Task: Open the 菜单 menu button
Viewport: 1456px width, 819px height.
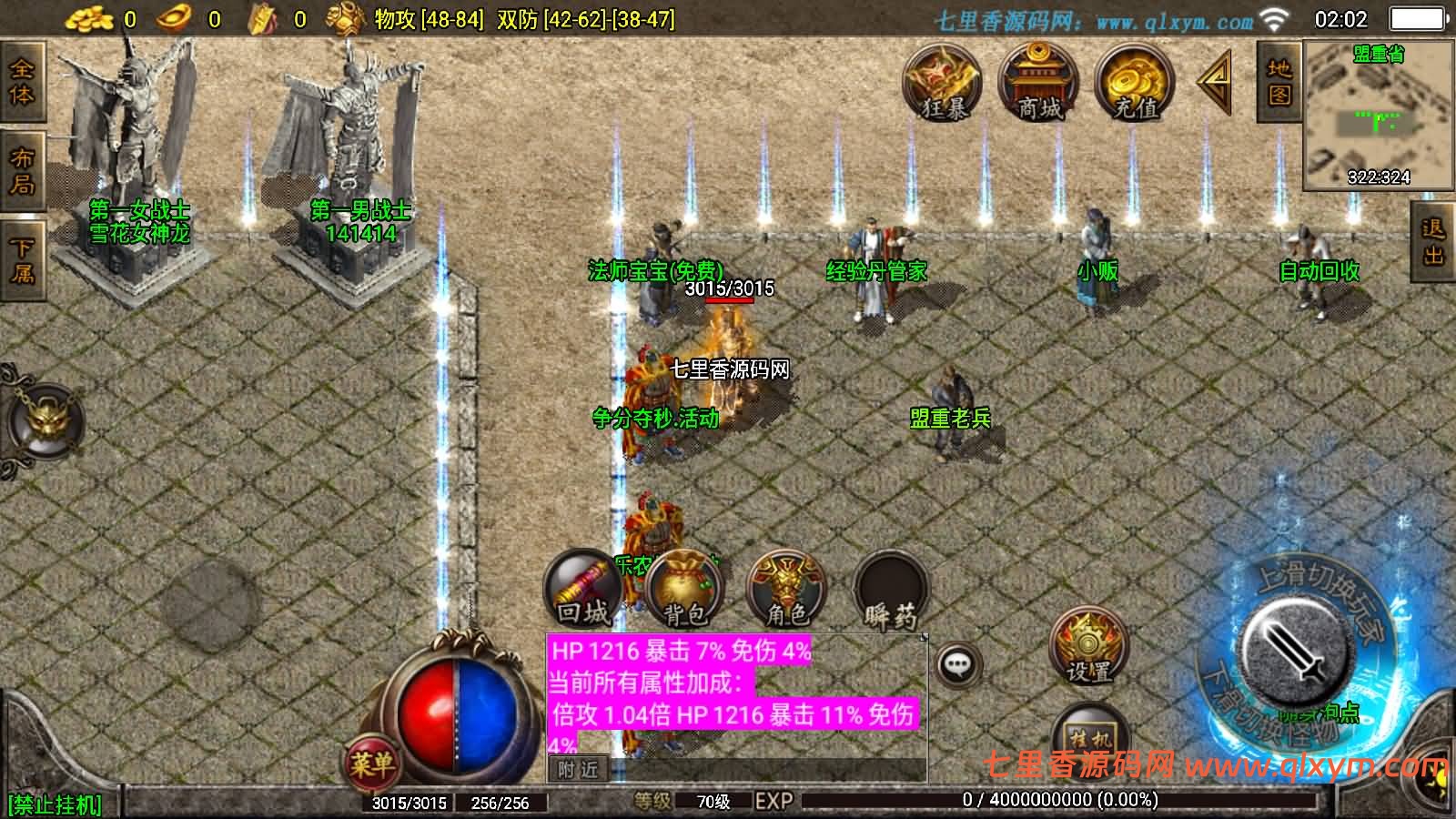Action: tap(371, 763)
